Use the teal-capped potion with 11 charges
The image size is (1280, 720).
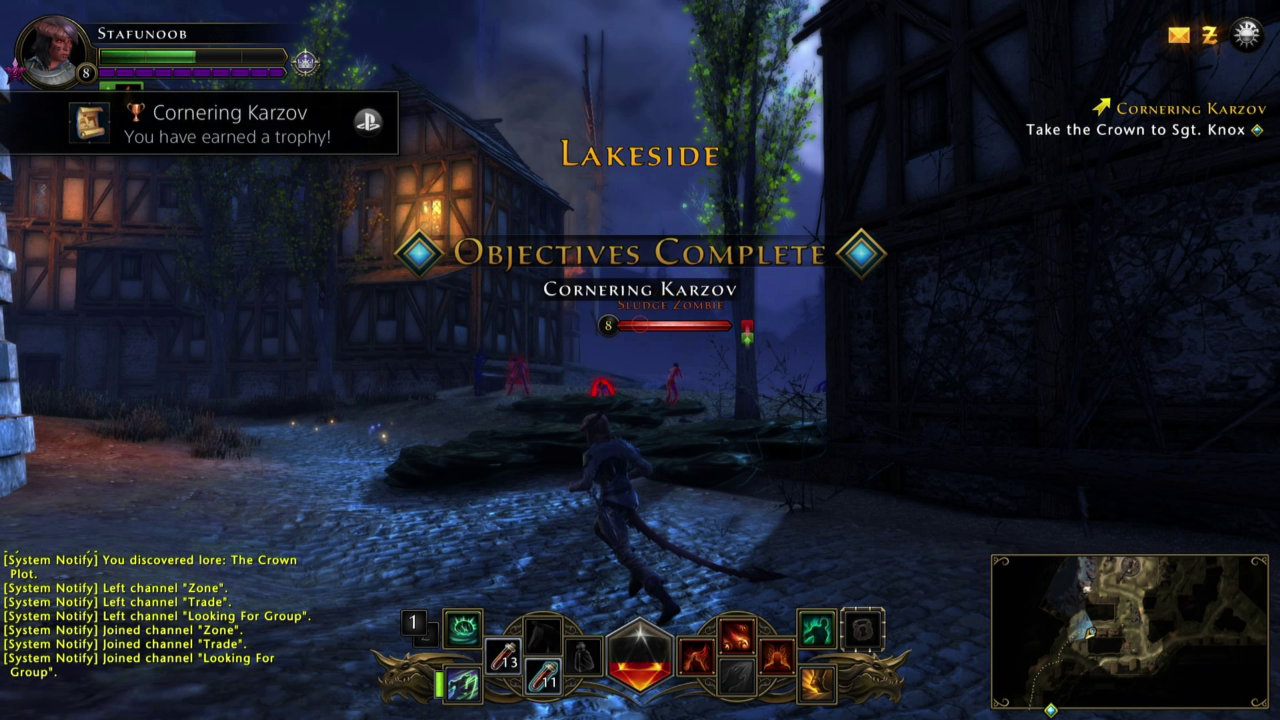point(543,676)
